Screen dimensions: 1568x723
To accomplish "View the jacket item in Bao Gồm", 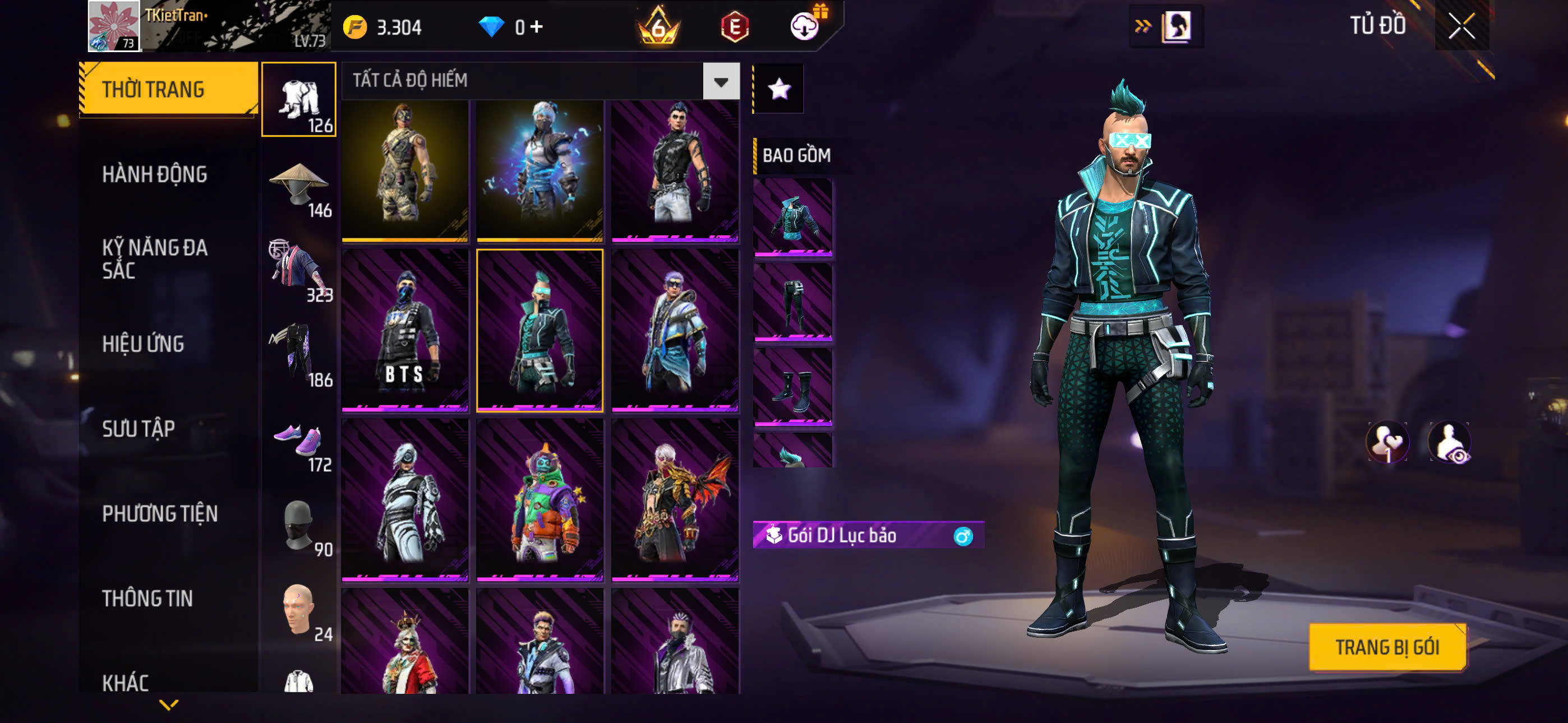I will coord(792,217).
